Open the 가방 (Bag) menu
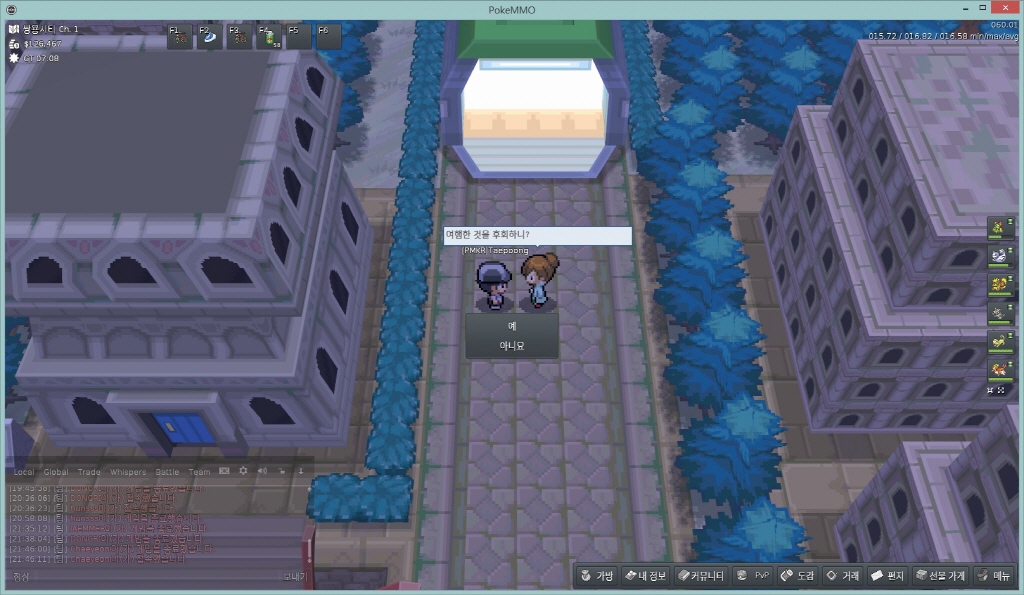Screen dimensions: 1024x595 [x=596, y=576]
